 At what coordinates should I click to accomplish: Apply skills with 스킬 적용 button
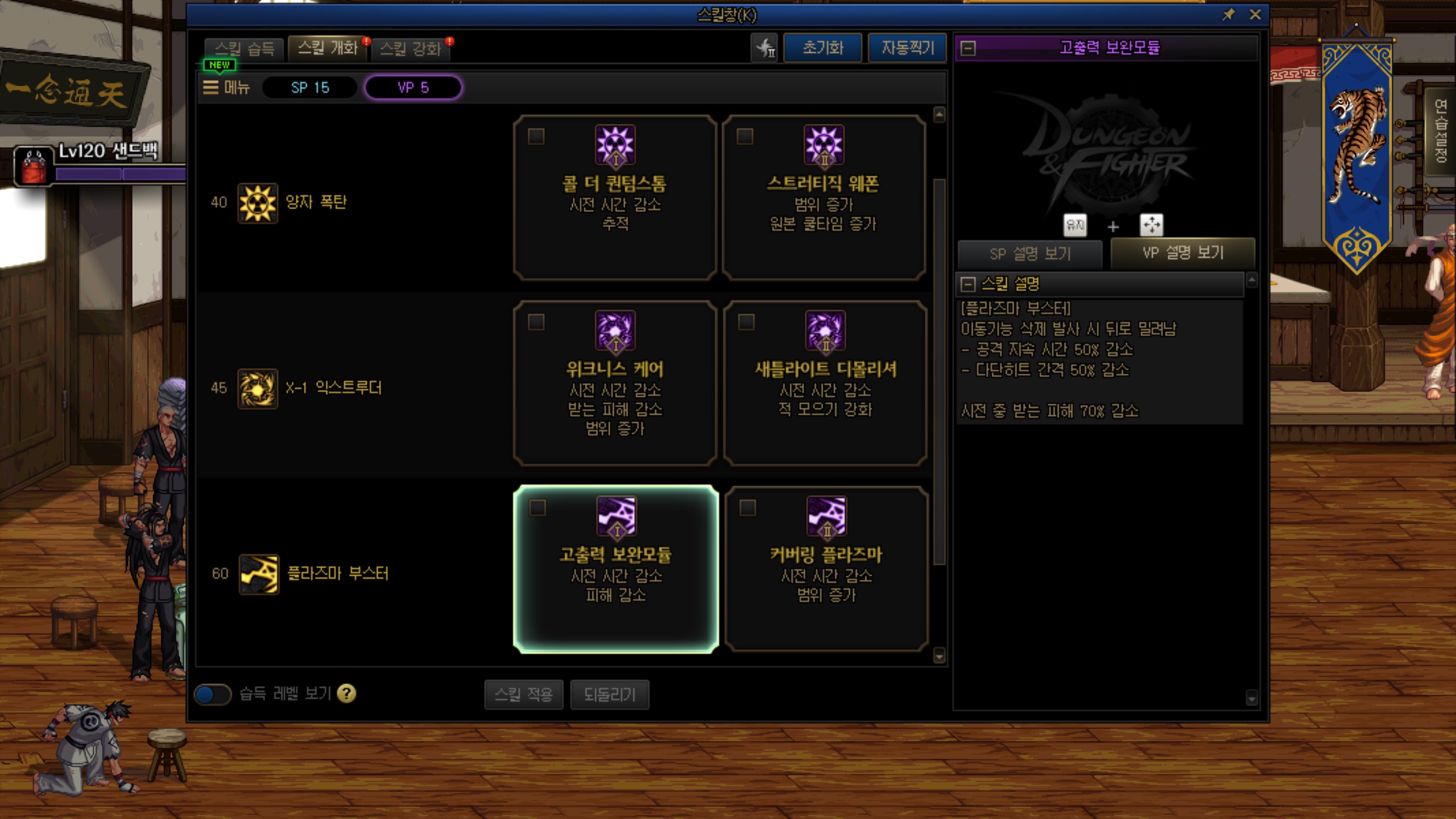(x=523, y=694)
